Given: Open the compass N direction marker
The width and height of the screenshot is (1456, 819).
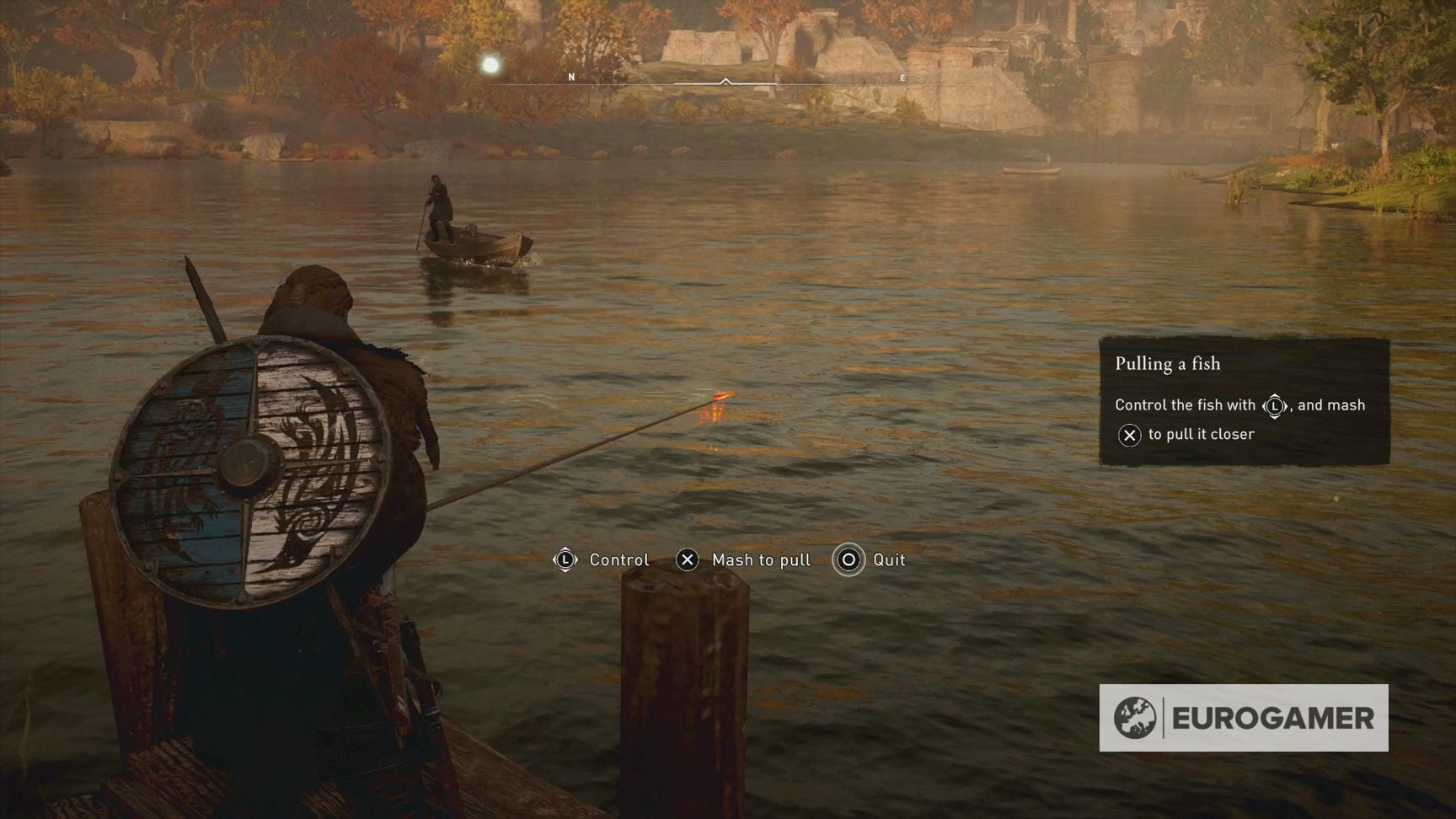Looking at the screenshot, I should (x=572, y=75).
